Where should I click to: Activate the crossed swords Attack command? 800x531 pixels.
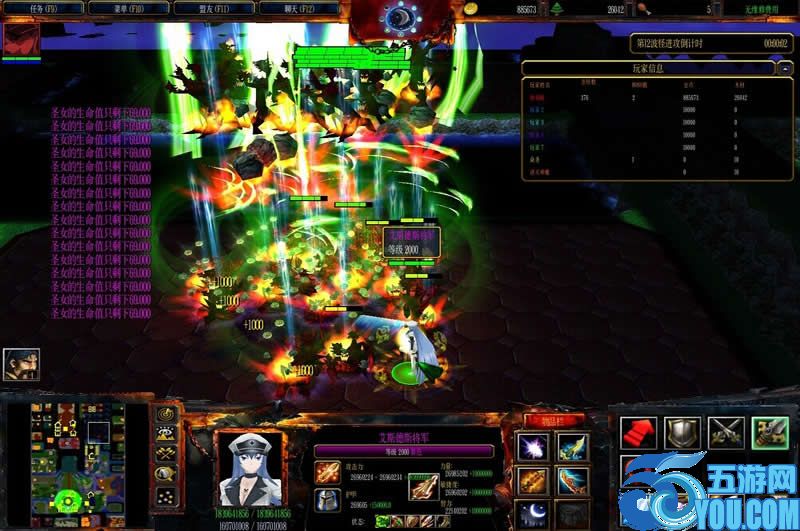click(726, 433)
